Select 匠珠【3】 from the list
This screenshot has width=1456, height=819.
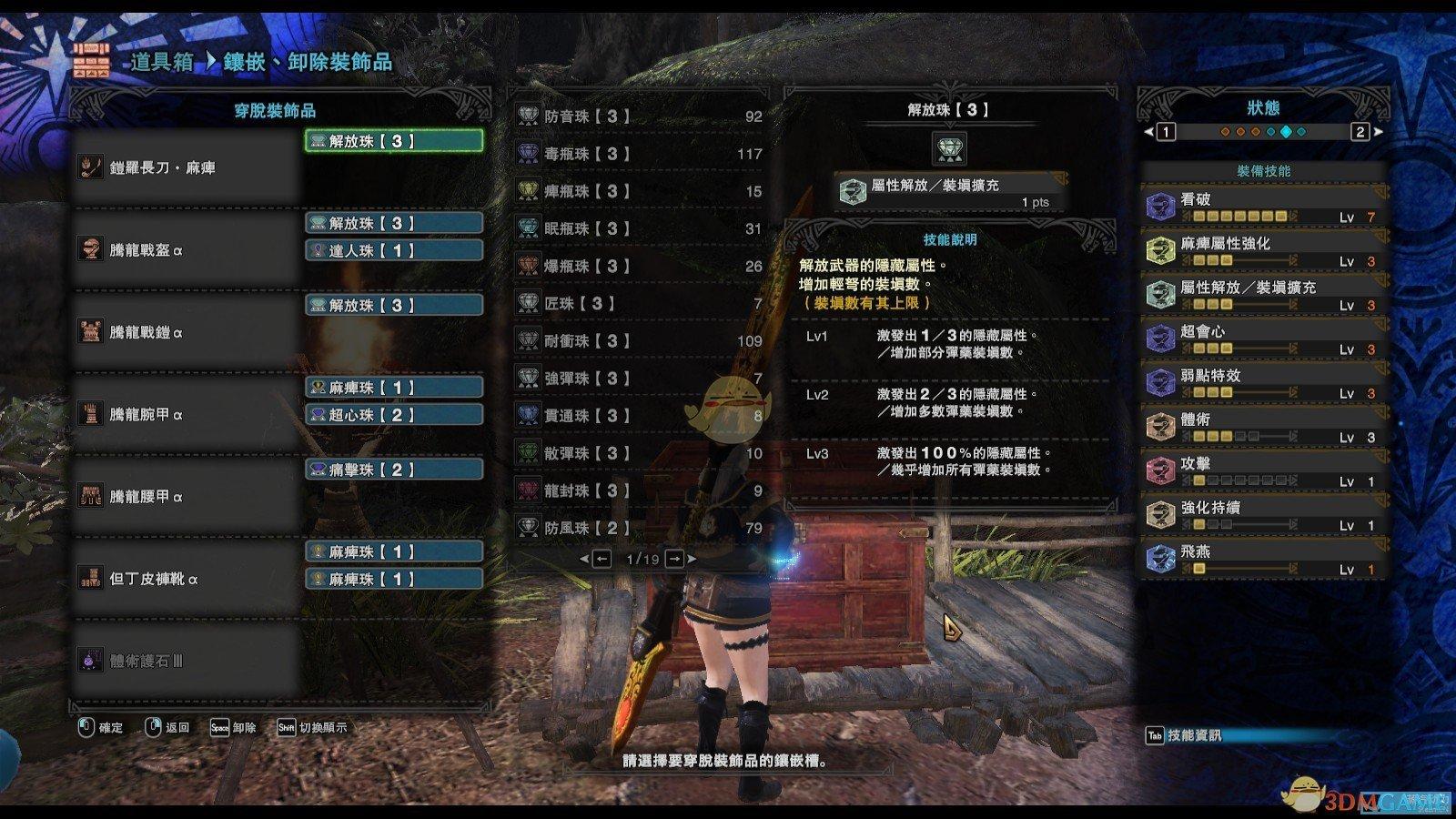point(639,303)
